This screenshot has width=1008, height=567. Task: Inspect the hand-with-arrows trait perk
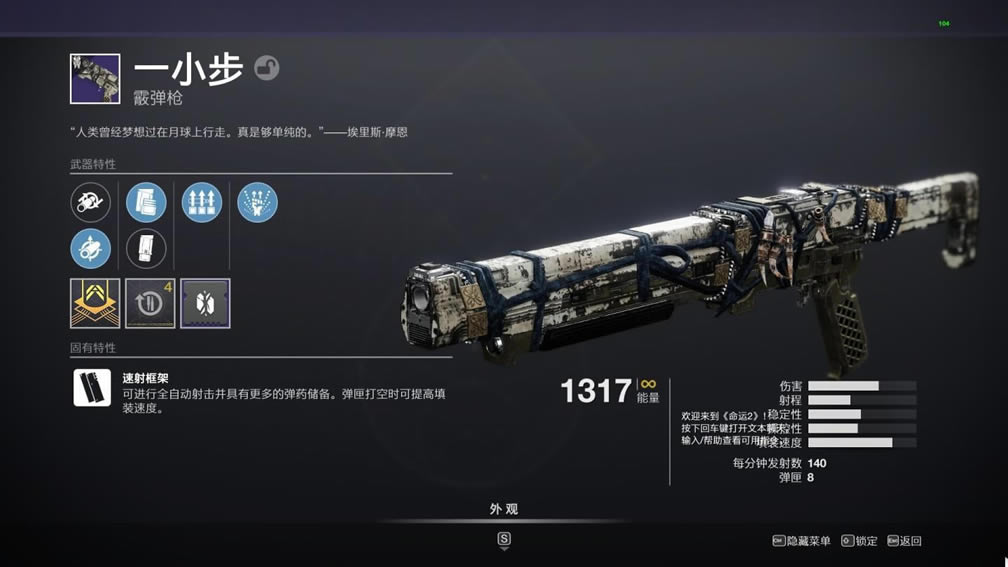(257, 203)
